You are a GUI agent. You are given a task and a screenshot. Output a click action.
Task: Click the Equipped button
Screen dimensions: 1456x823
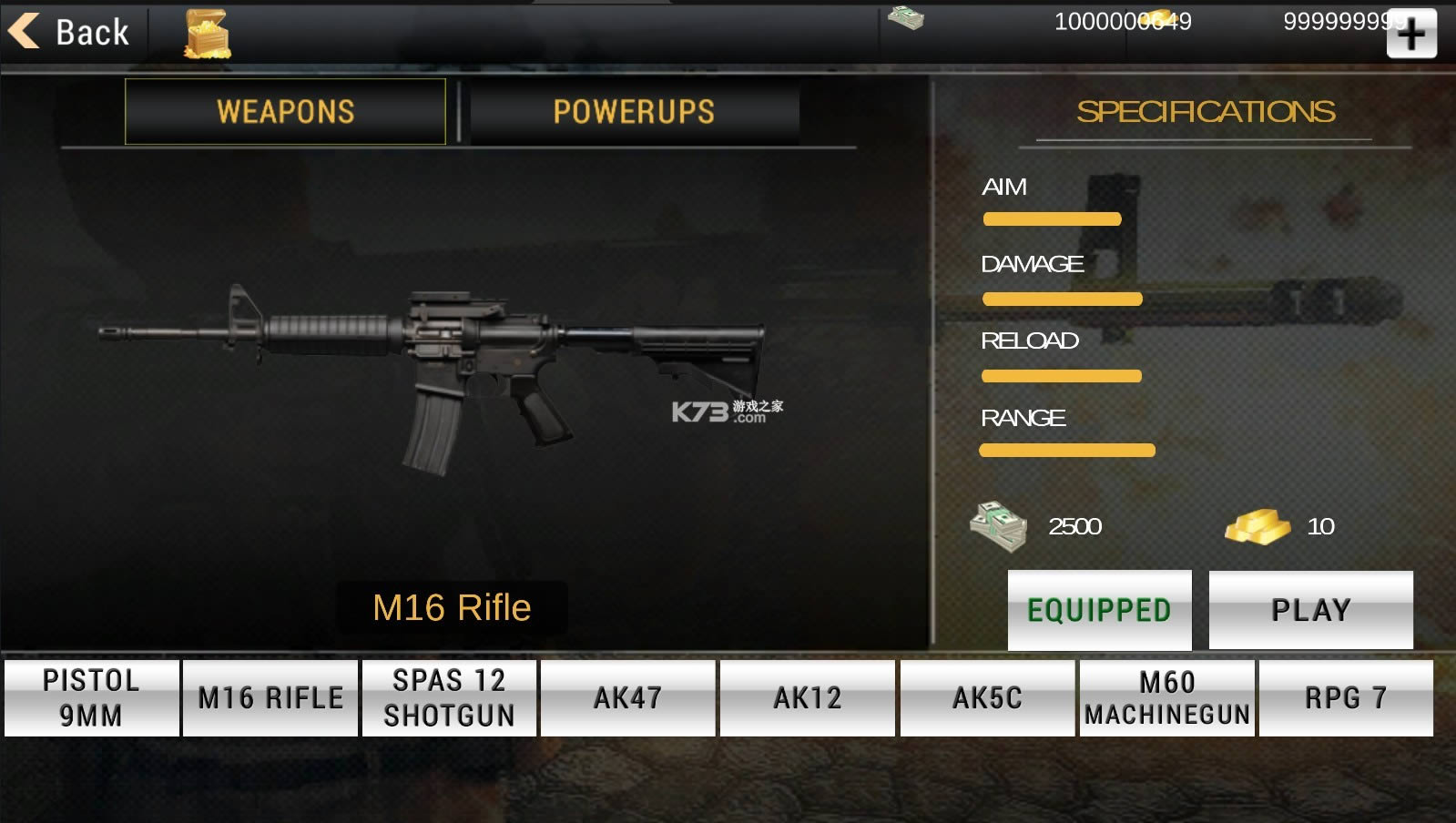coord(1099,609)
